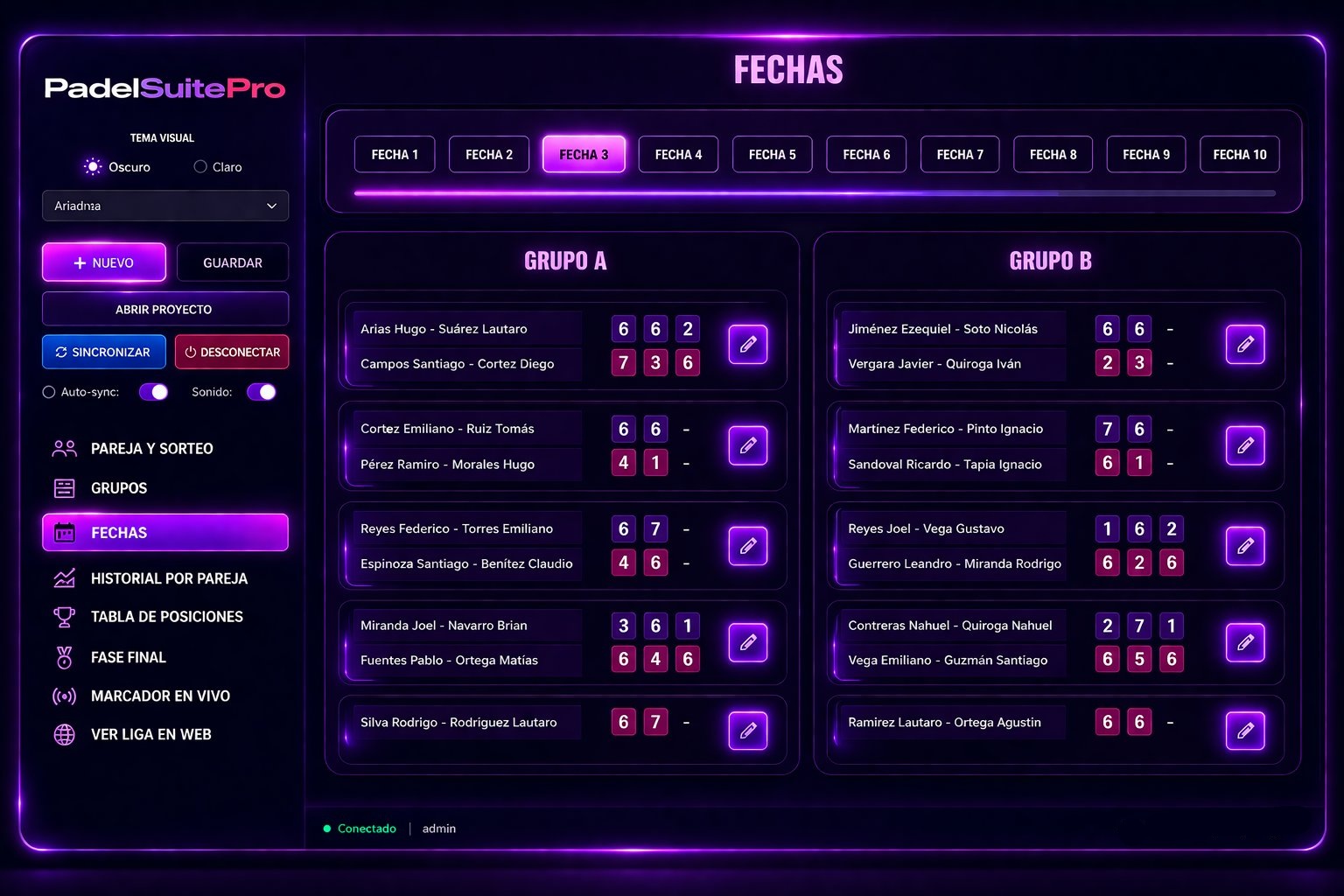Open Historial por Pareja chart icon
Viewport: 1344px width, 896px height.
pyautogui.click(x=62, y=578)
